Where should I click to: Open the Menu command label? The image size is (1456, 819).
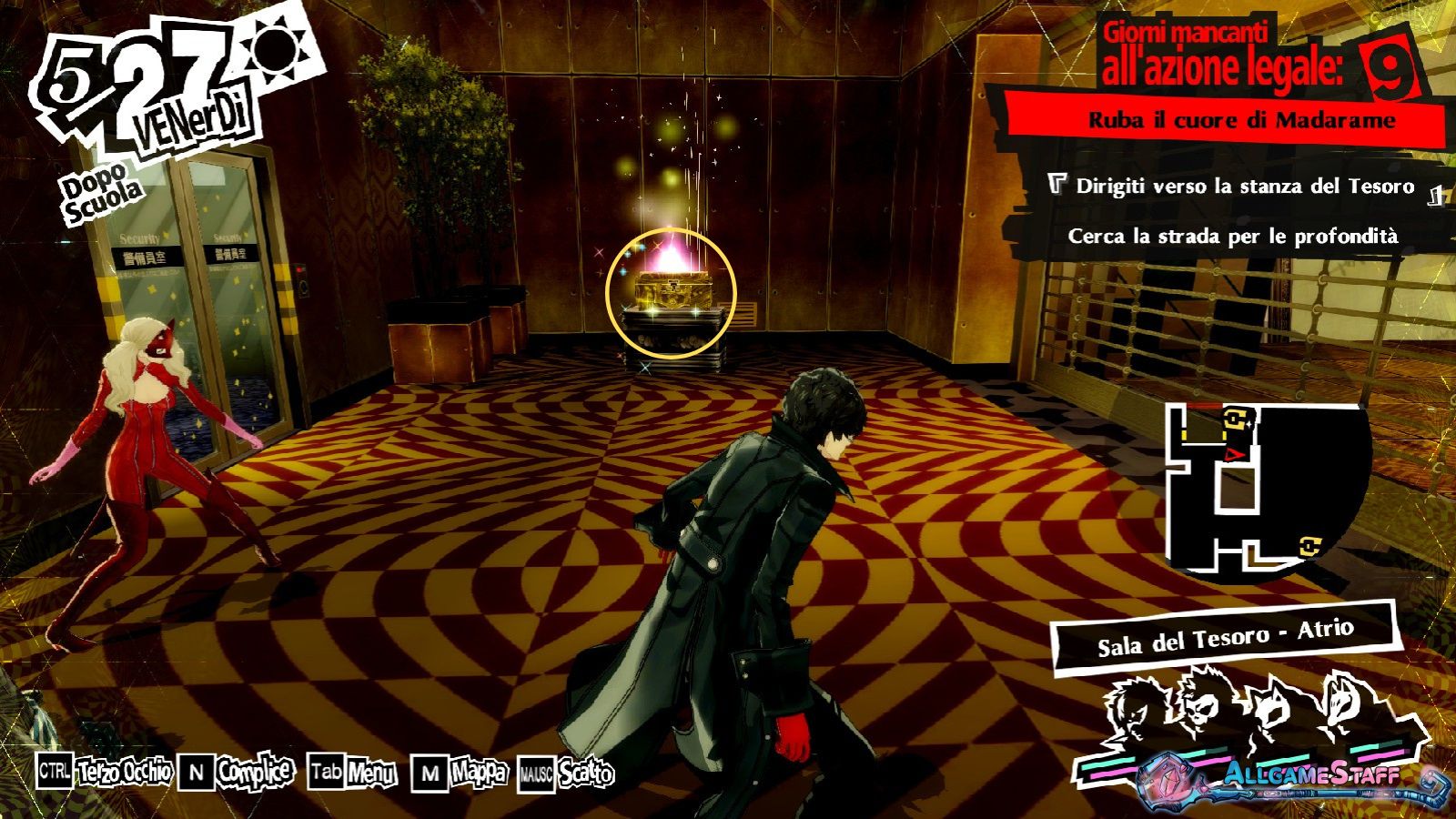[371, 773]
